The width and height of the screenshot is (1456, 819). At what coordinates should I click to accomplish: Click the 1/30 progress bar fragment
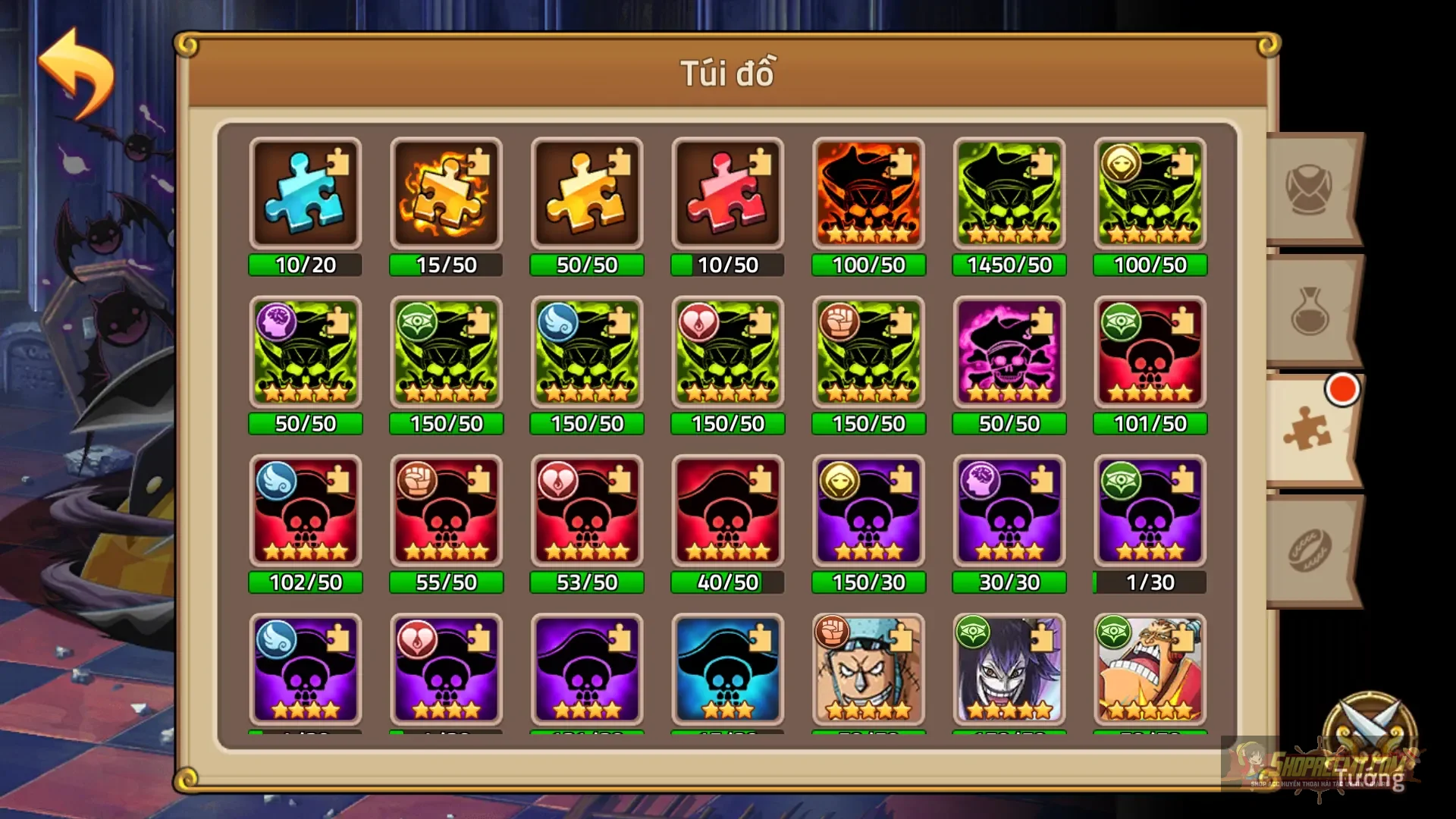1150,582
